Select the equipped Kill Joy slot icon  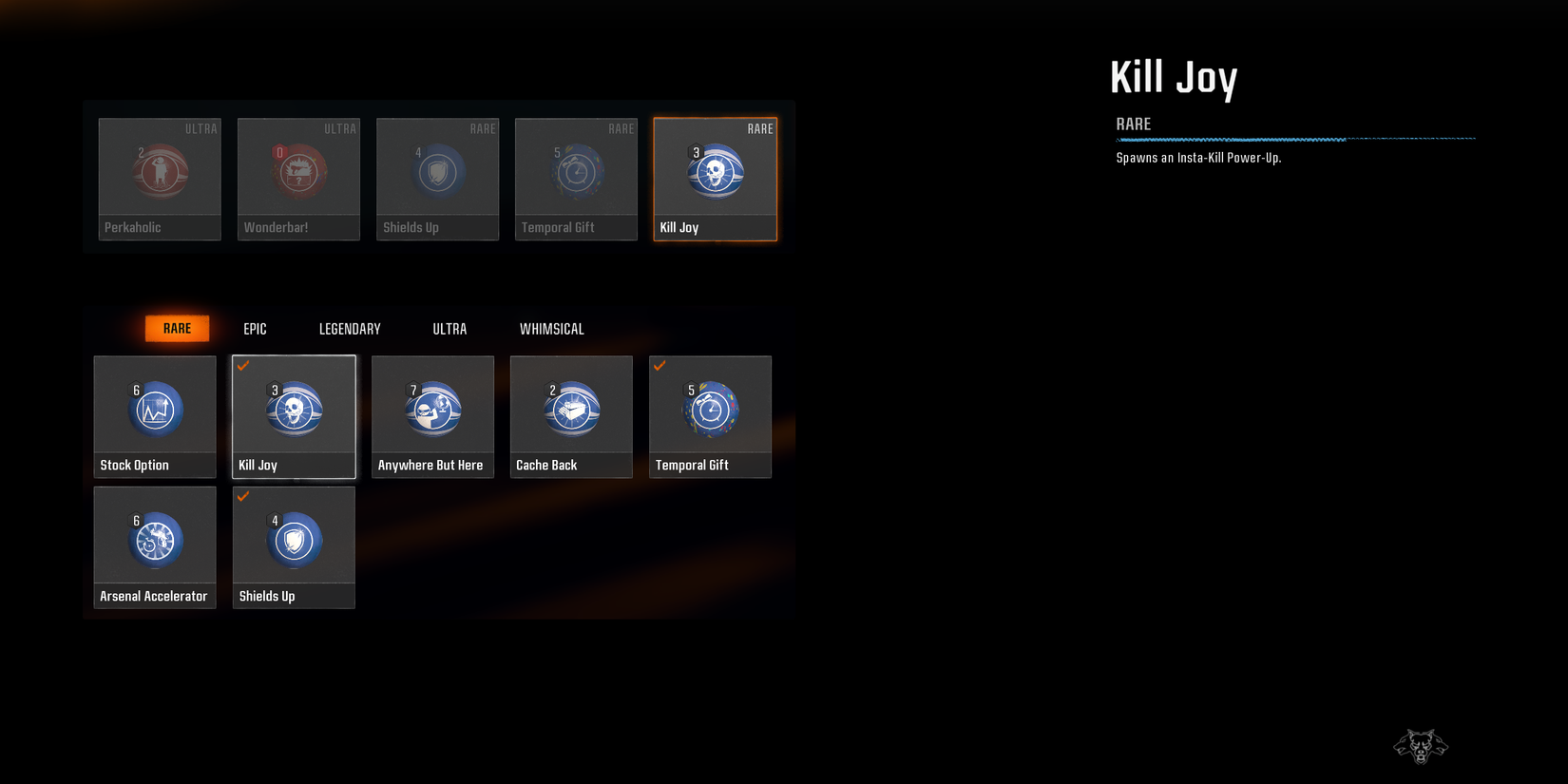point(715,171)
